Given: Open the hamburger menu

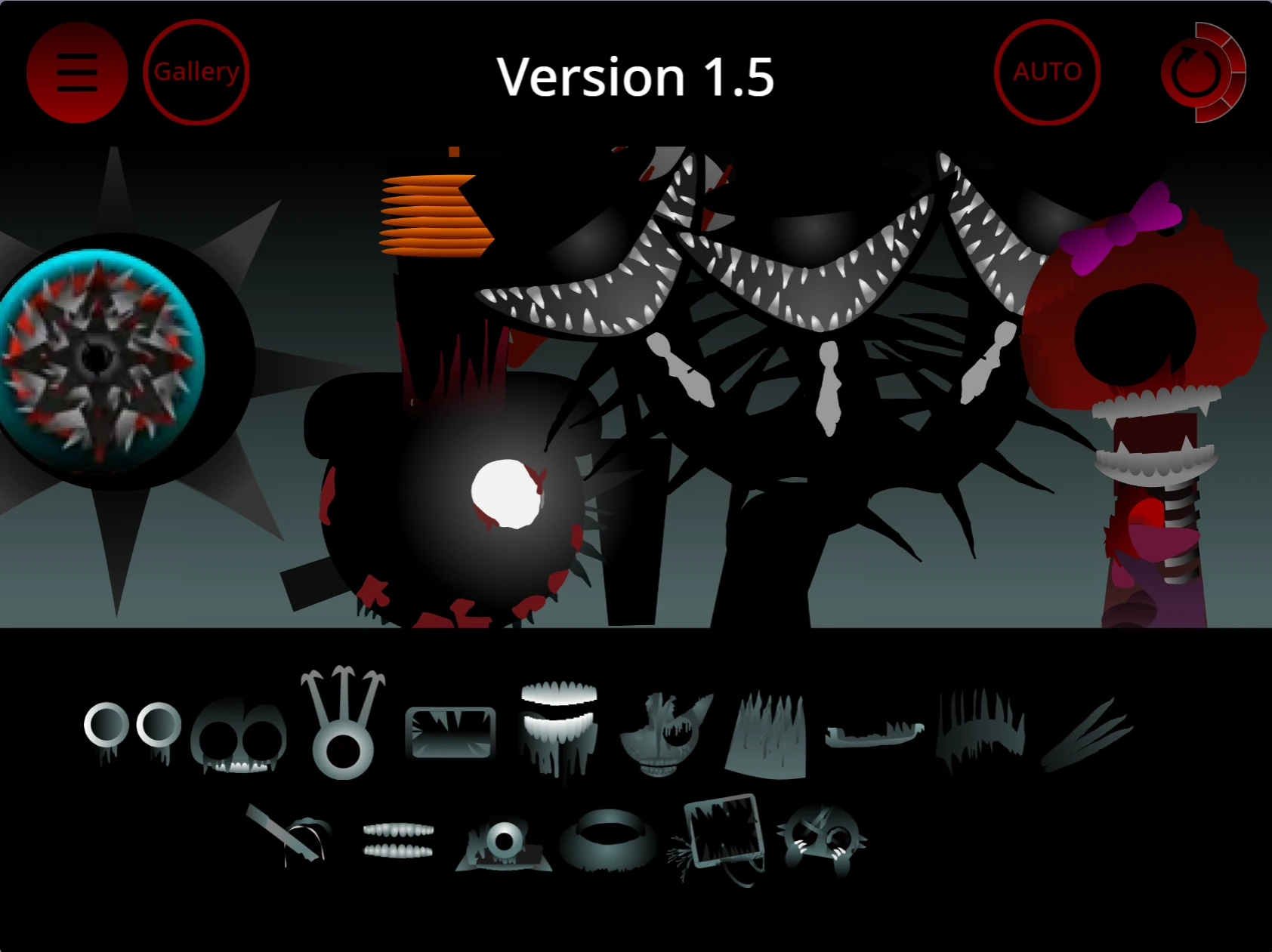Looking at the screenshot, I should click(76, 71).
